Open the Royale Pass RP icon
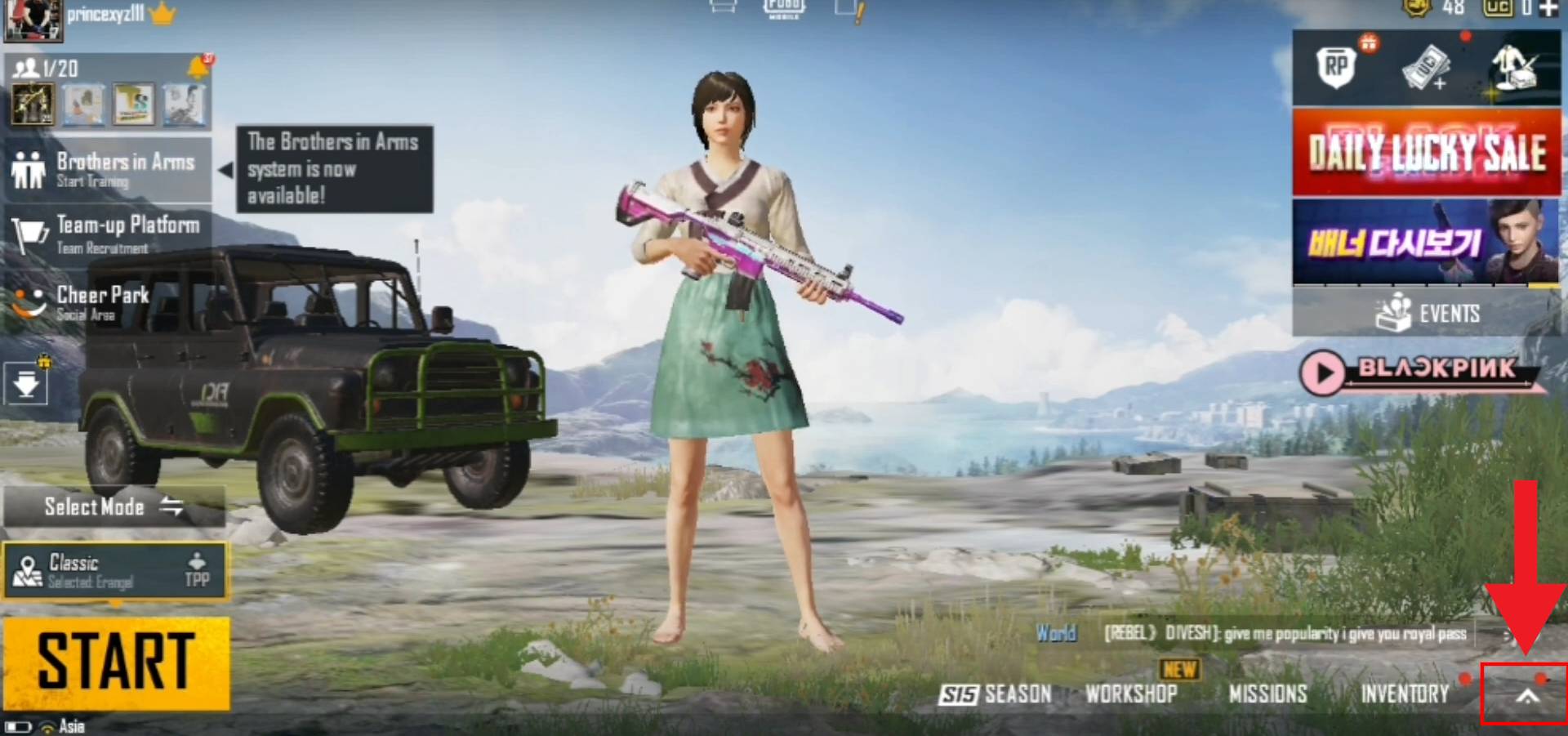Screen dimensions: 1568x736 point(1336,67)
